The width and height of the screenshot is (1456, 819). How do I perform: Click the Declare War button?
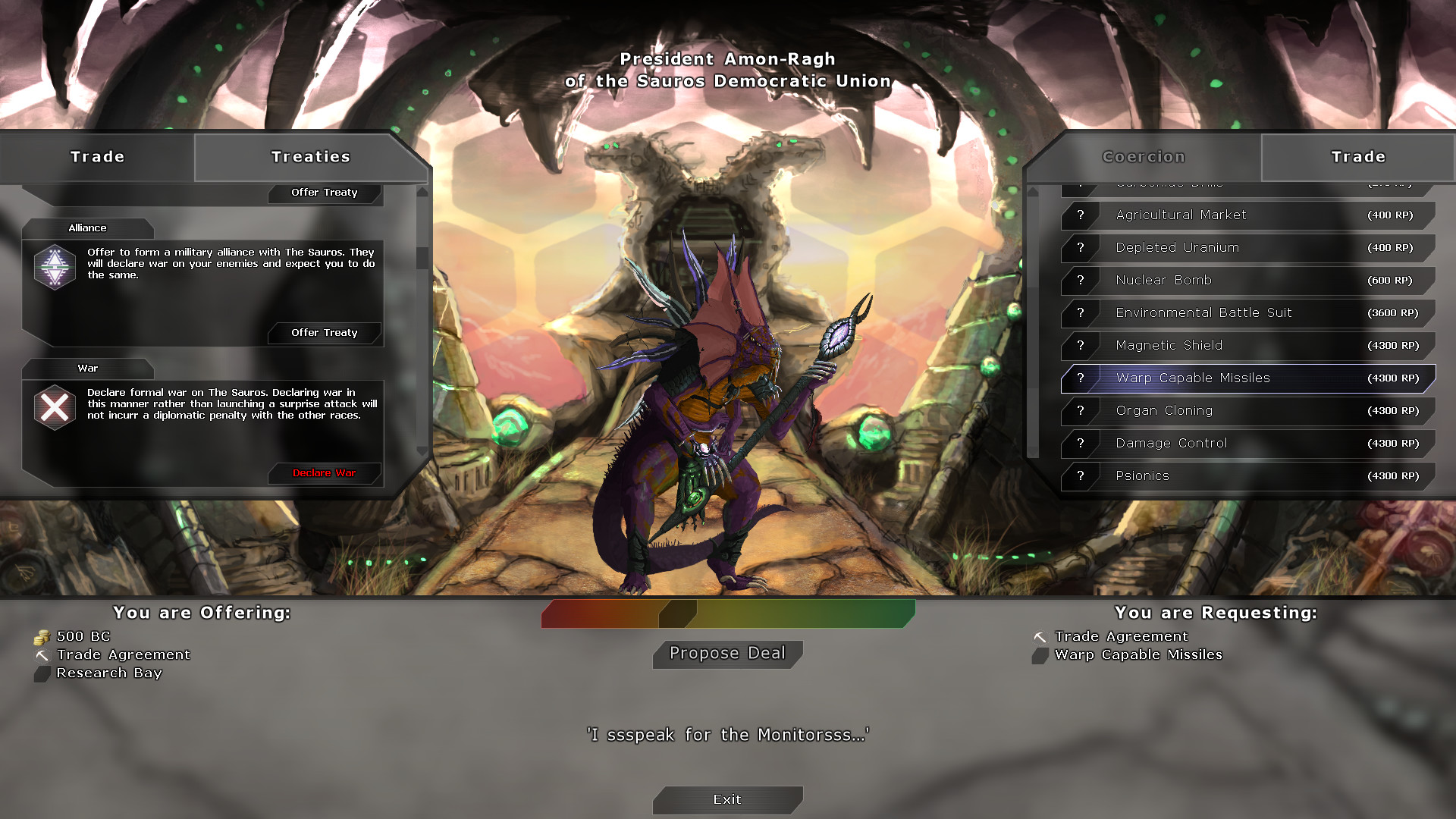(x=325, y=472)
